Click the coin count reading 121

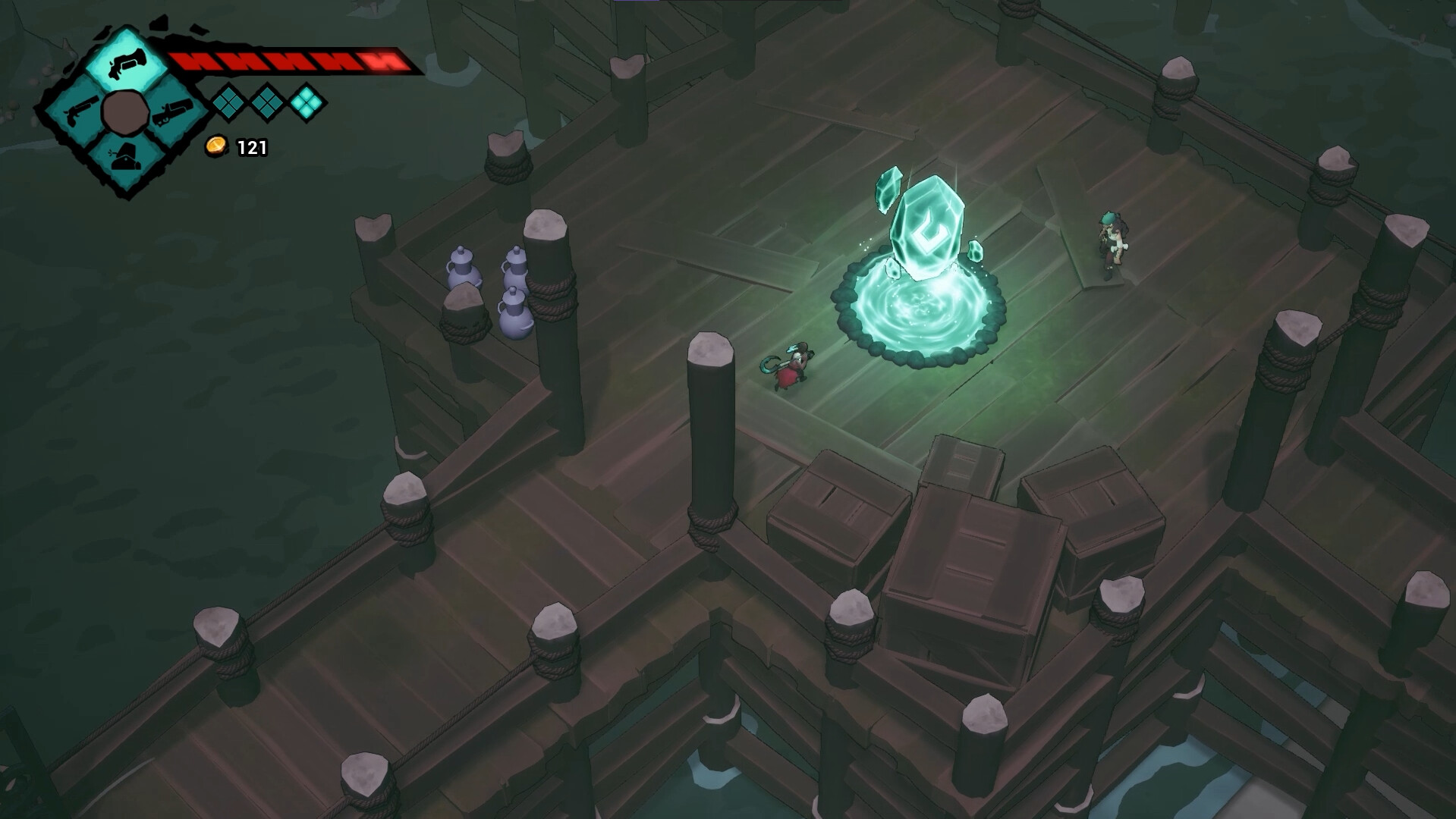tap(251, 147)
